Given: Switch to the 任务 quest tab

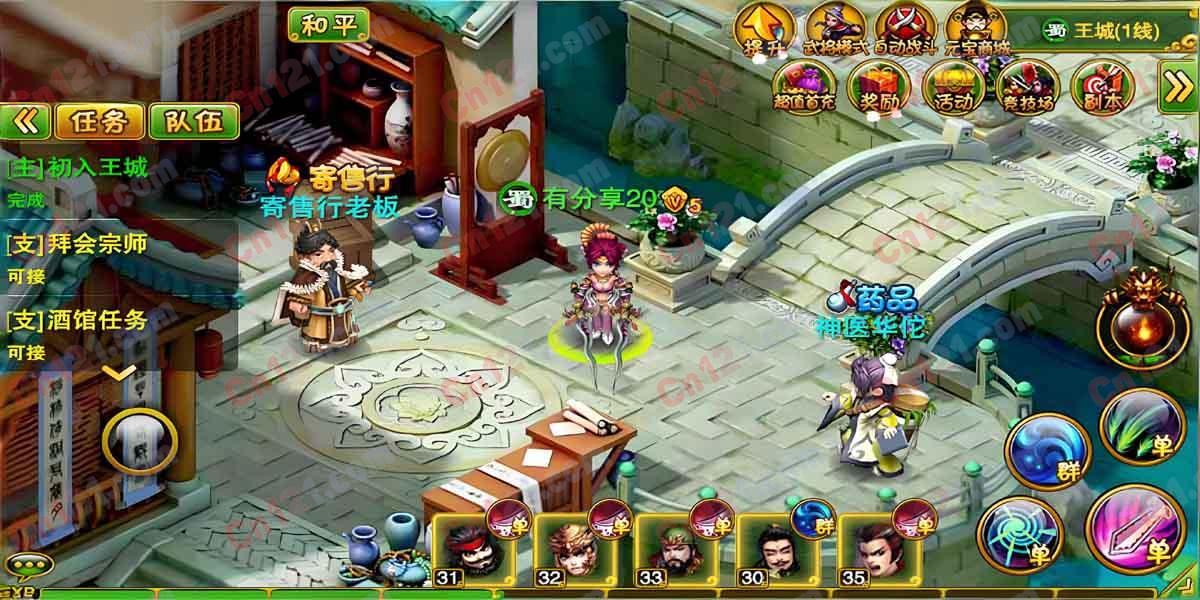Looking at the screenshot, I should click(x=99, y=121).
